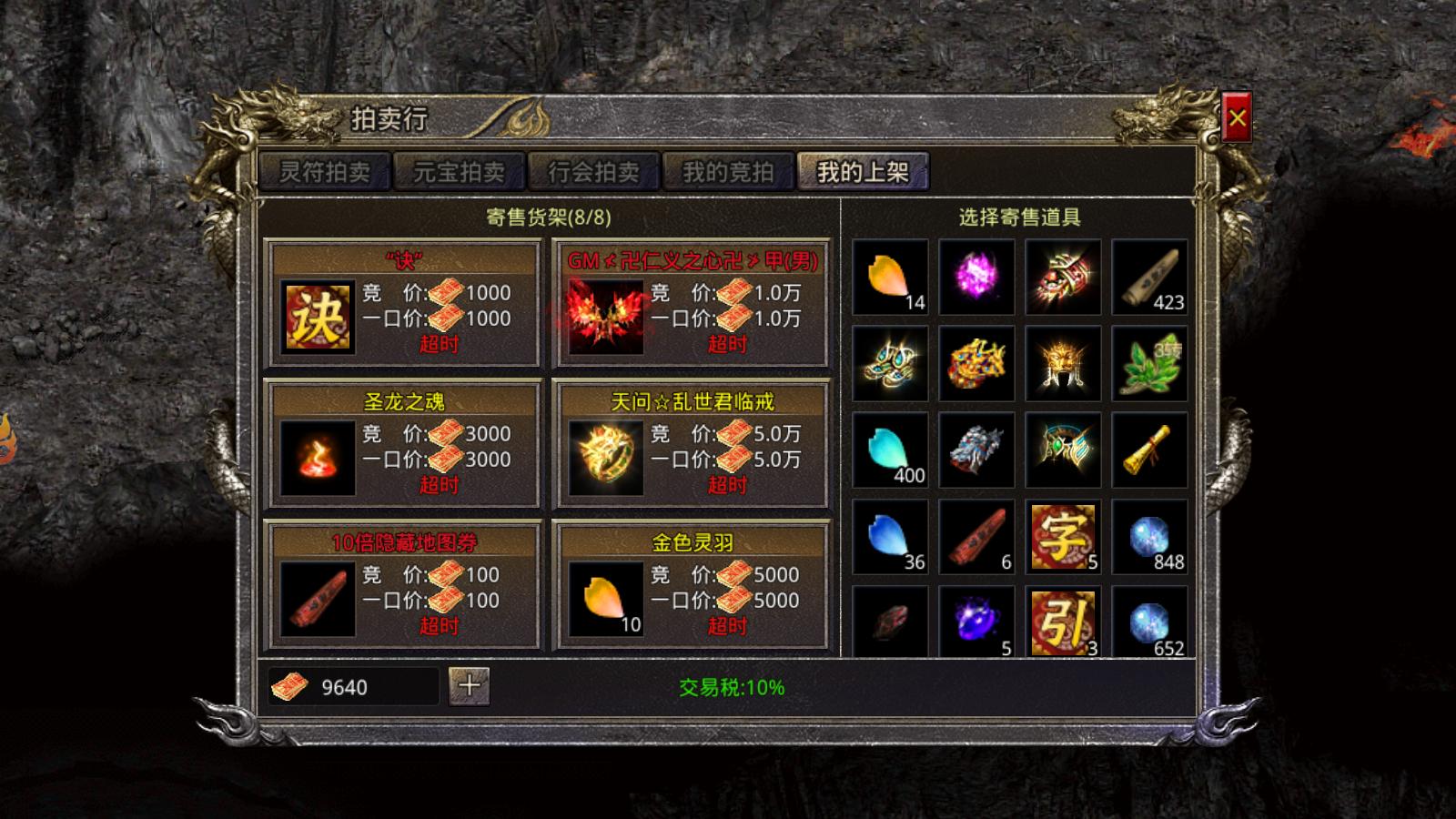The height and width of the screenshot is (819, 1456).
Task: Click the cyan petal item showing 400
Action: coord(890,450)
